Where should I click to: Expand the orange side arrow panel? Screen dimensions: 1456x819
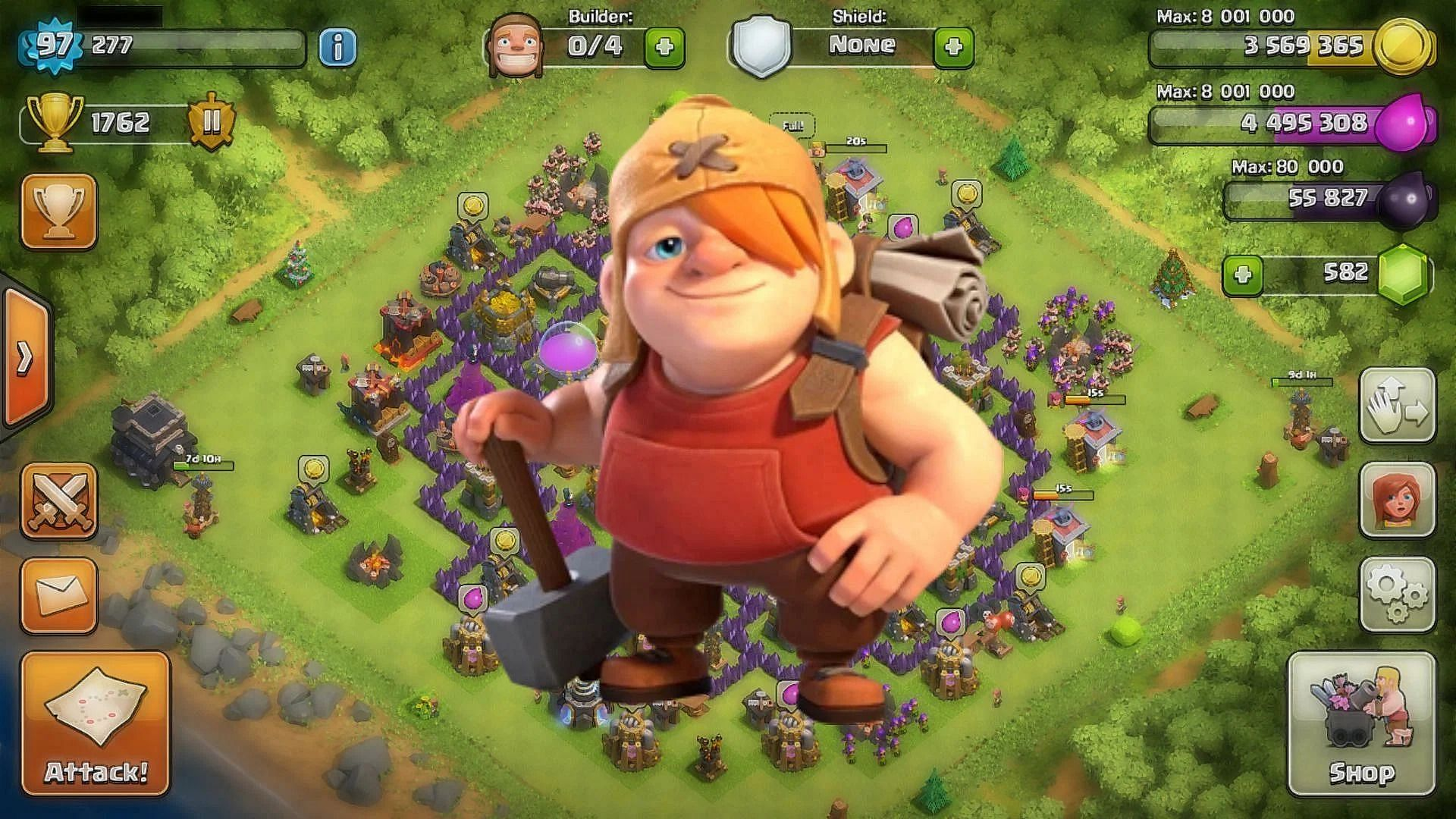pos(24,358)
